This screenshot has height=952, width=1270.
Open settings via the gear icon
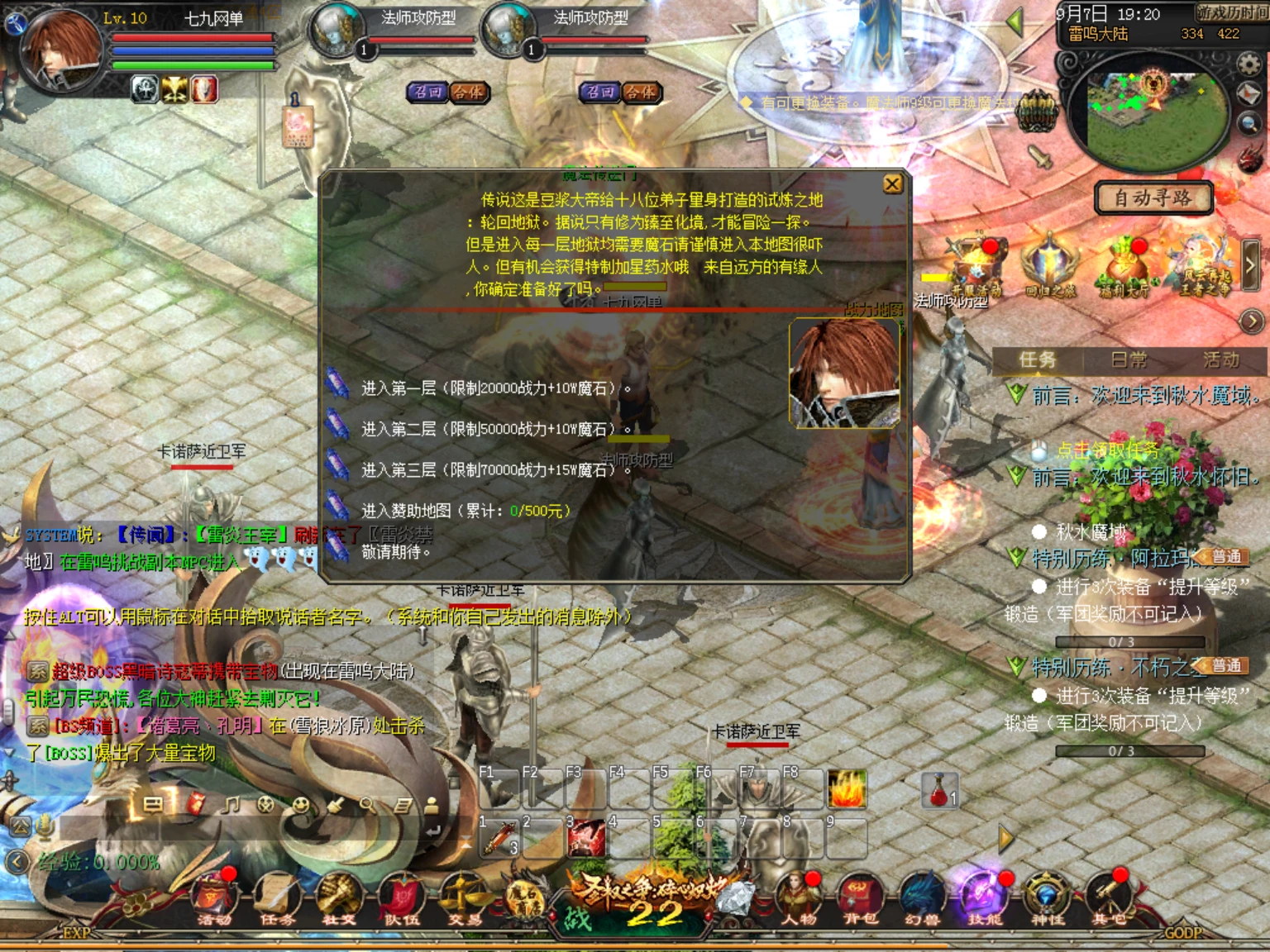1249,64
